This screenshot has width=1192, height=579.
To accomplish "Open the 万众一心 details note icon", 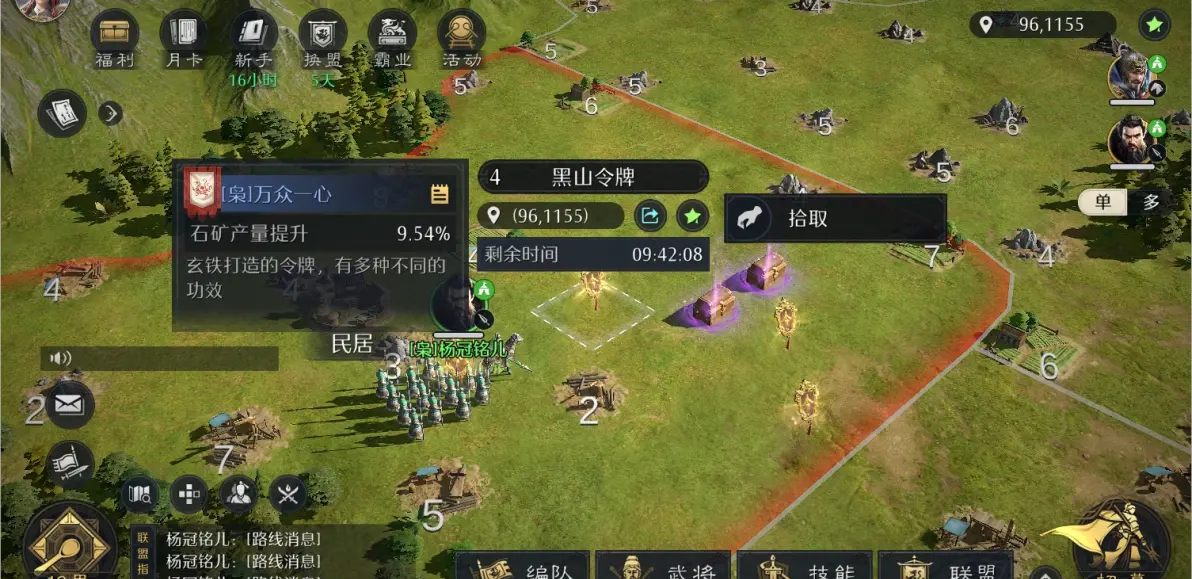I will point(439,194).
